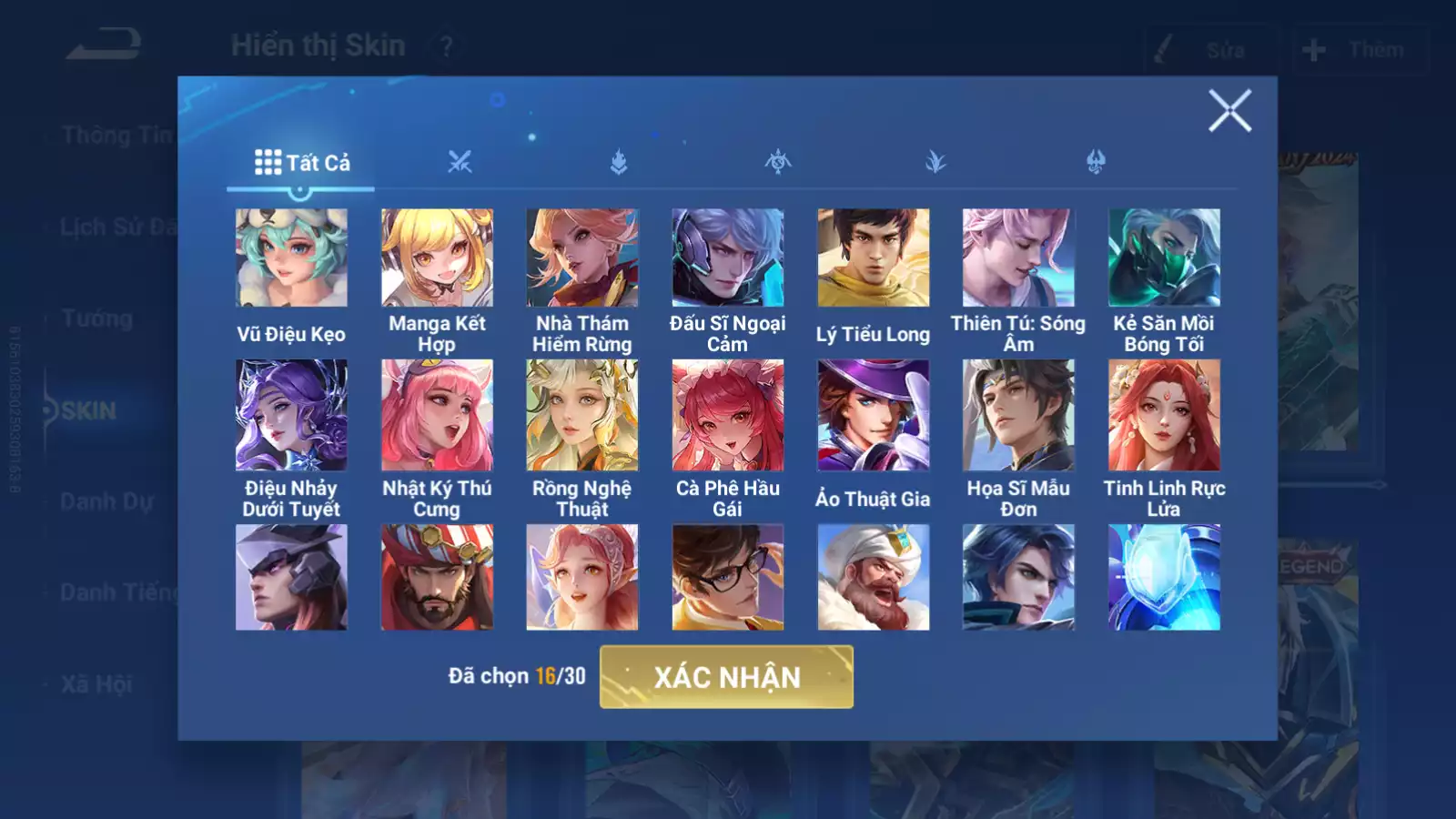Choose the glowing blue crystal skin portrait
The image size is (1456, 819).
coord(1164,577)
